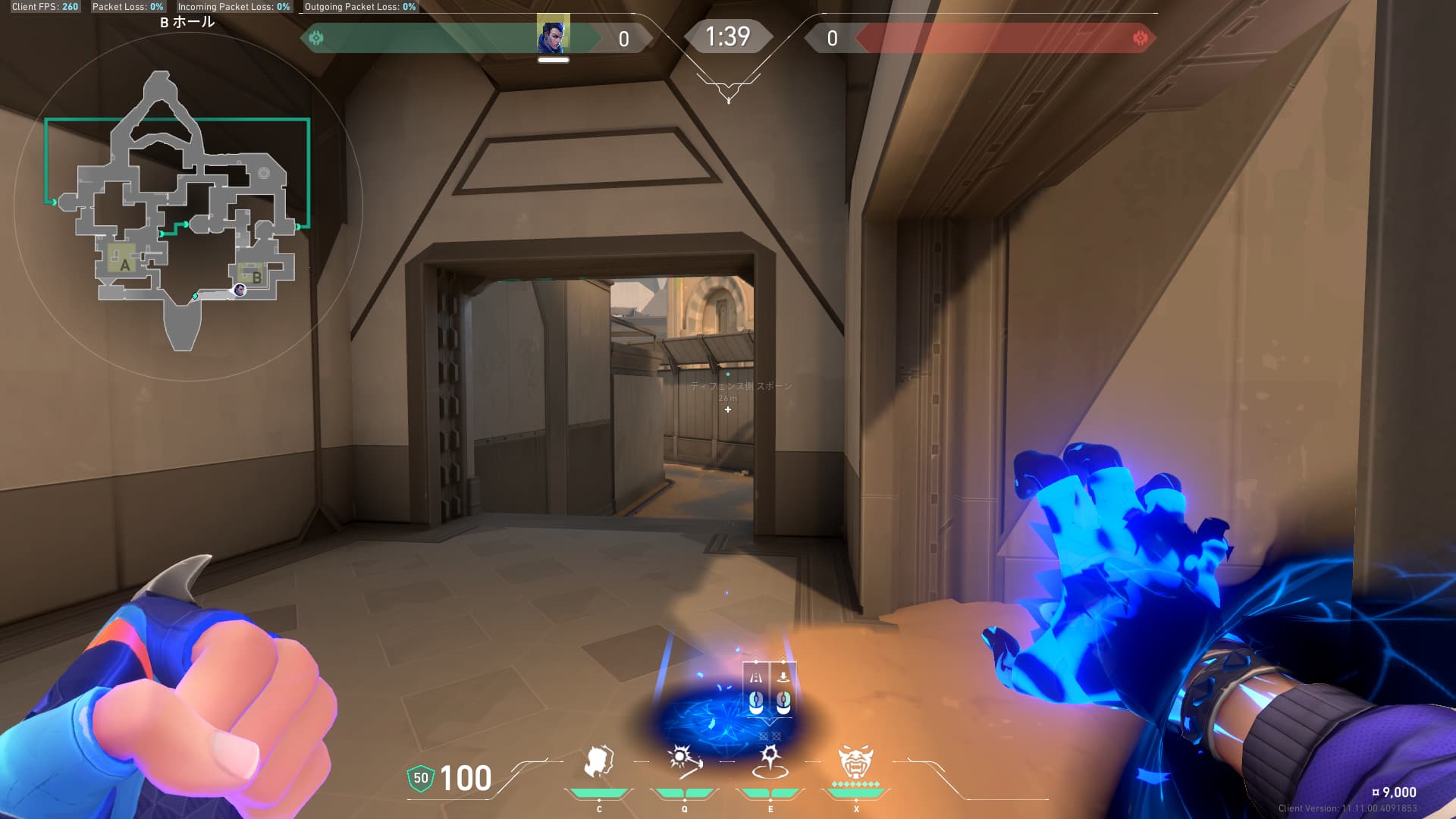Click the red enemy team emblem
Viewport: 1456px width, 819px height.
coord(1140,38)
